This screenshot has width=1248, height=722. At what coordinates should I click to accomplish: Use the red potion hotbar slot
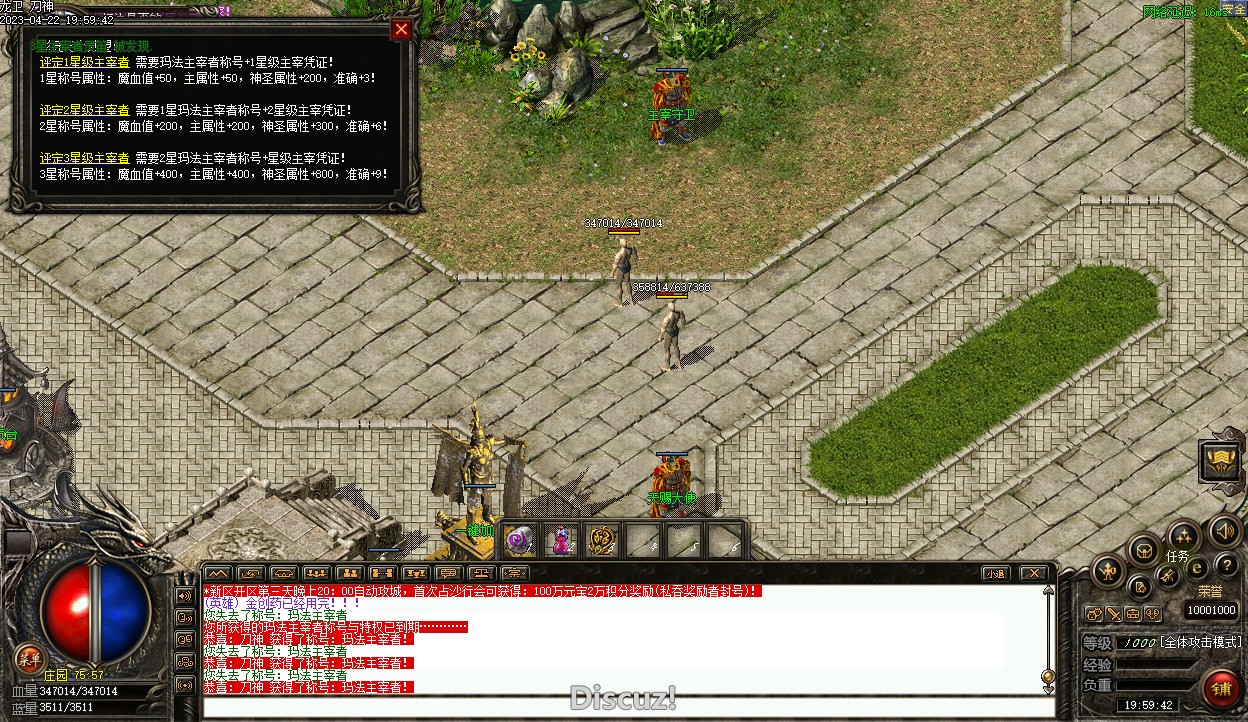pyautogui.click(x=561, y=541)
